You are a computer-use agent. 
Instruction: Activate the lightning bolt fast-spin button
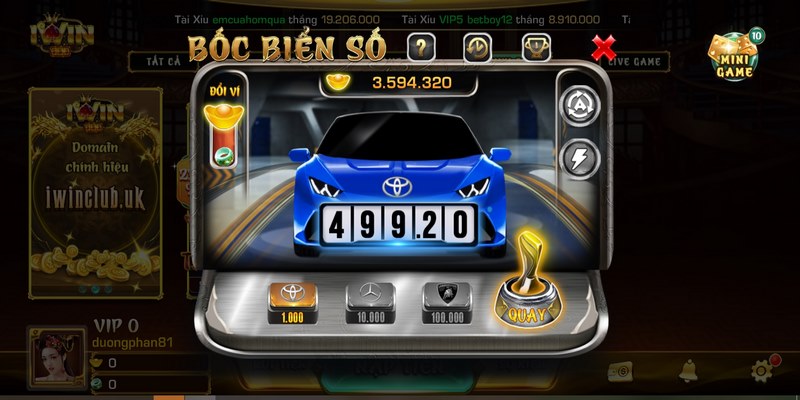581,156
